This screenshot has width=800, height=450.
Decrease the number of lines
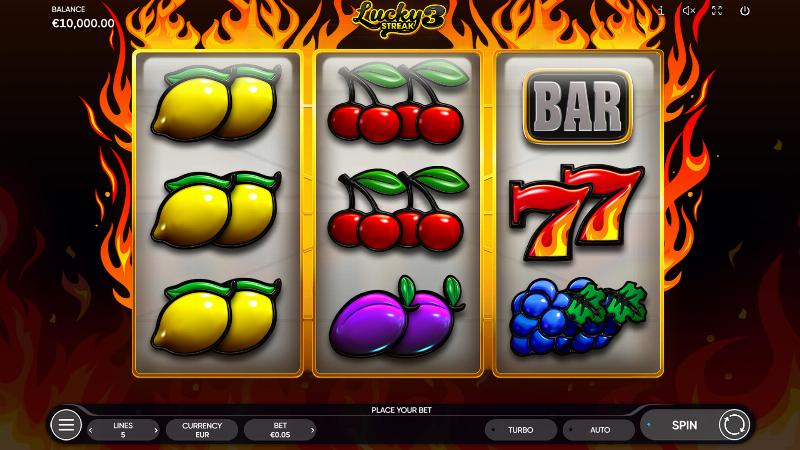click(x=93, y=430)
